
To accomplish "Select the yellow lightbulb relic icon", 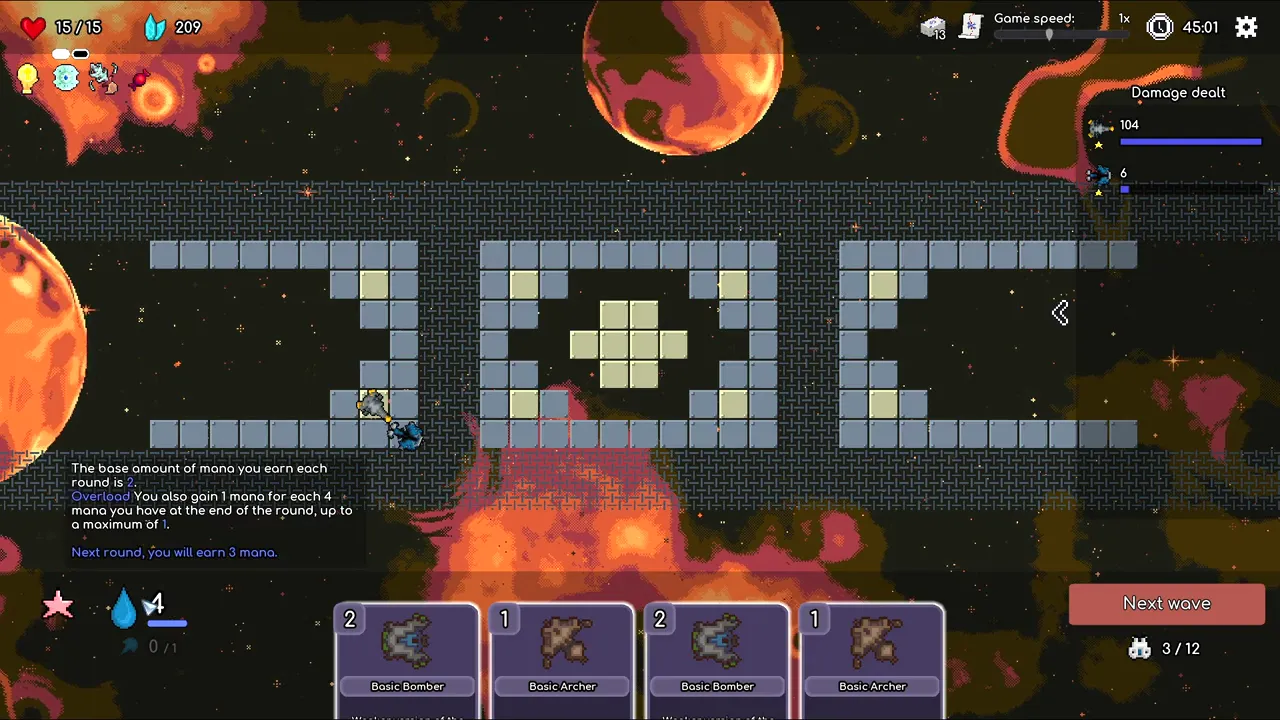I will pyautogui.click(x=28, y=78).
